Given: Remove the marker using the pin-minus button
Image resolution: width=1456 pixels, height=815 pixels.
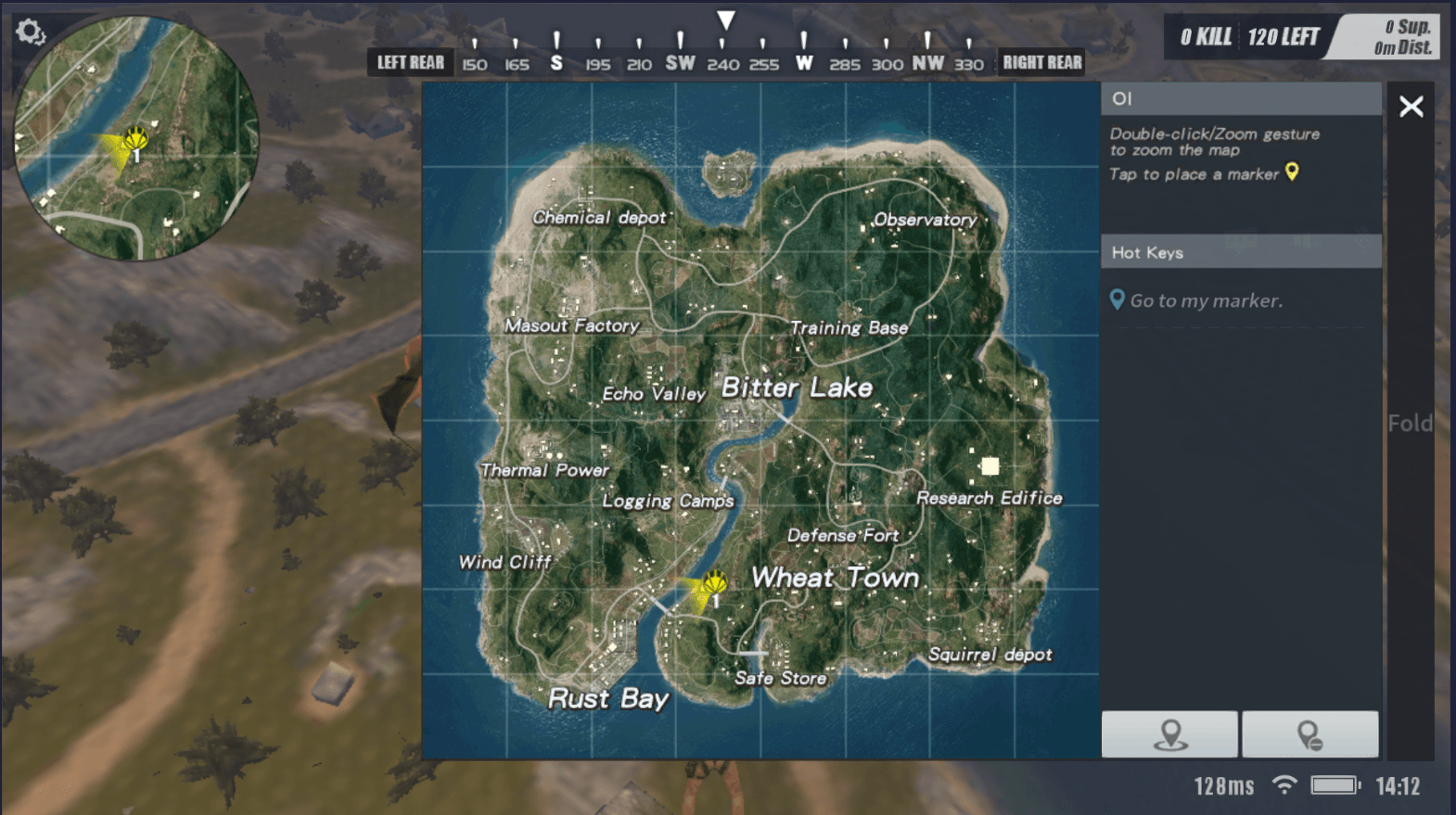Looking at the screenshot, I should coord(1309,734).
